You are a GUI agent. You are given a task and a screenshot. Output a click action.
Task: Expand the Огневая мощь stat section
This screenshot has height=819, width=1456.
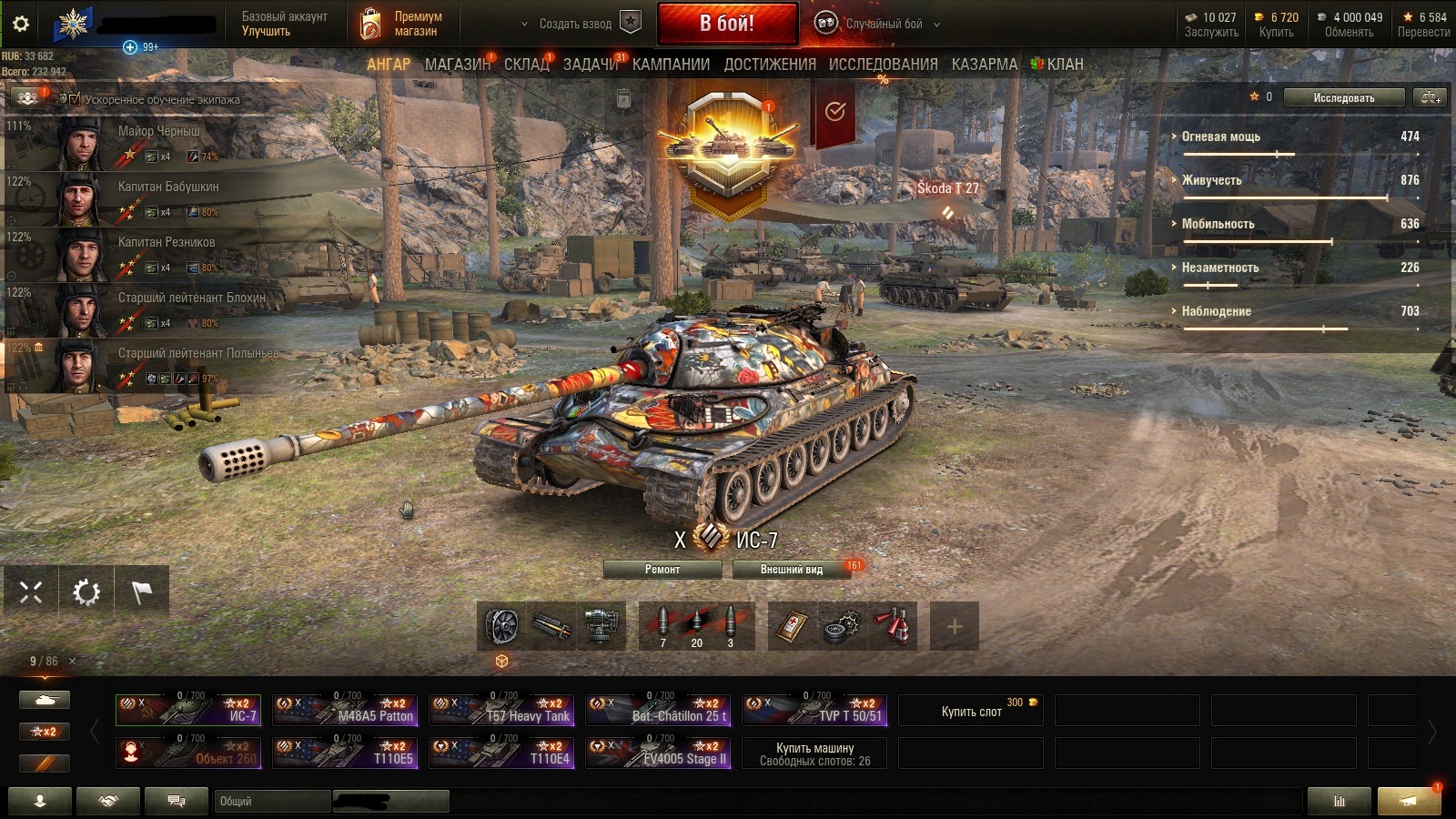1220,136
